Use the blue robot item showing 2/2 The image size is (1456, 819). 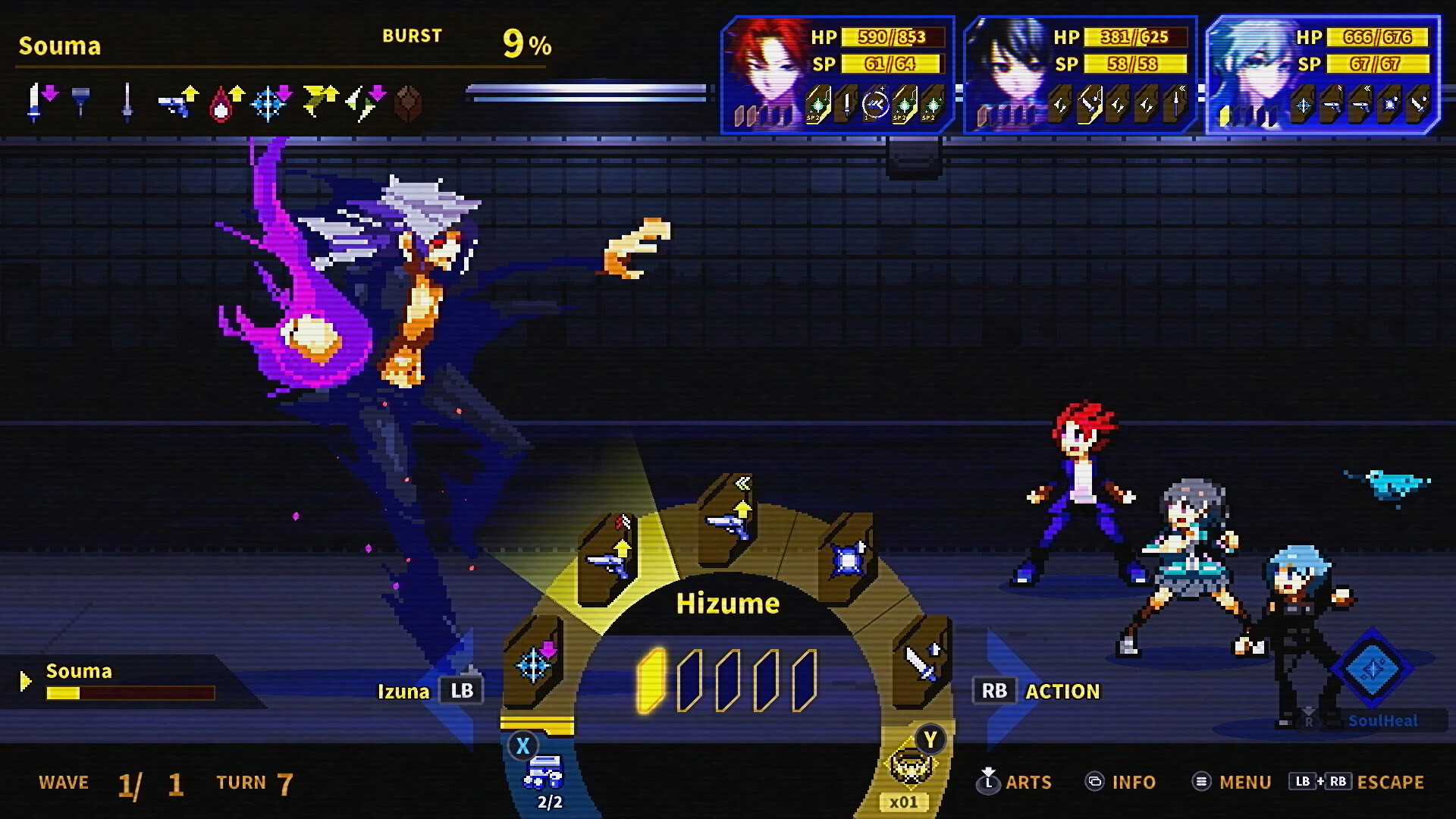tap(543, 773)
